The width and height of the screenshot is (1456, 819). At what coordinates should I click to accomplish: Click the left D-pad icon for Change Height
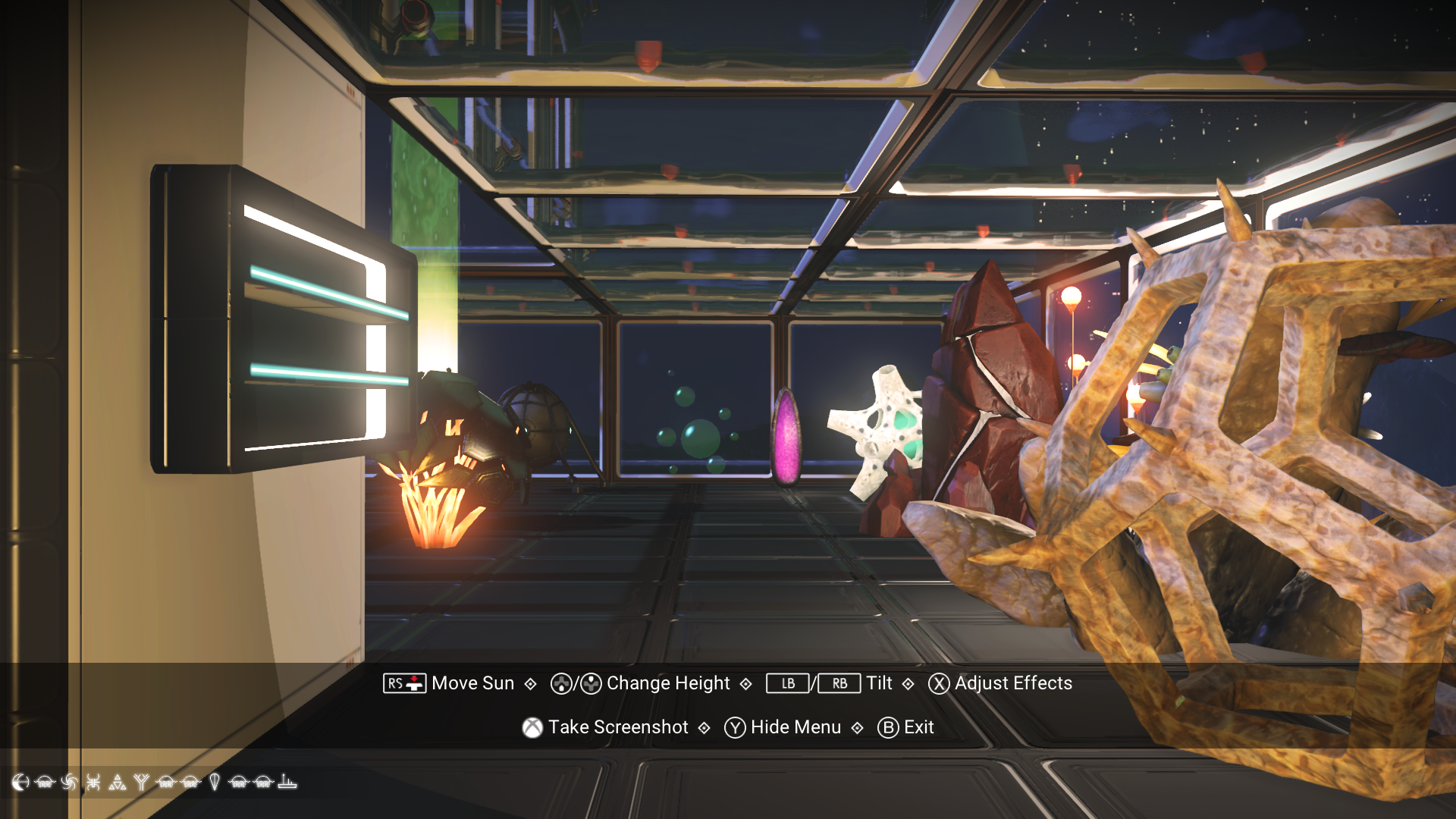click(x=560, y=683)
